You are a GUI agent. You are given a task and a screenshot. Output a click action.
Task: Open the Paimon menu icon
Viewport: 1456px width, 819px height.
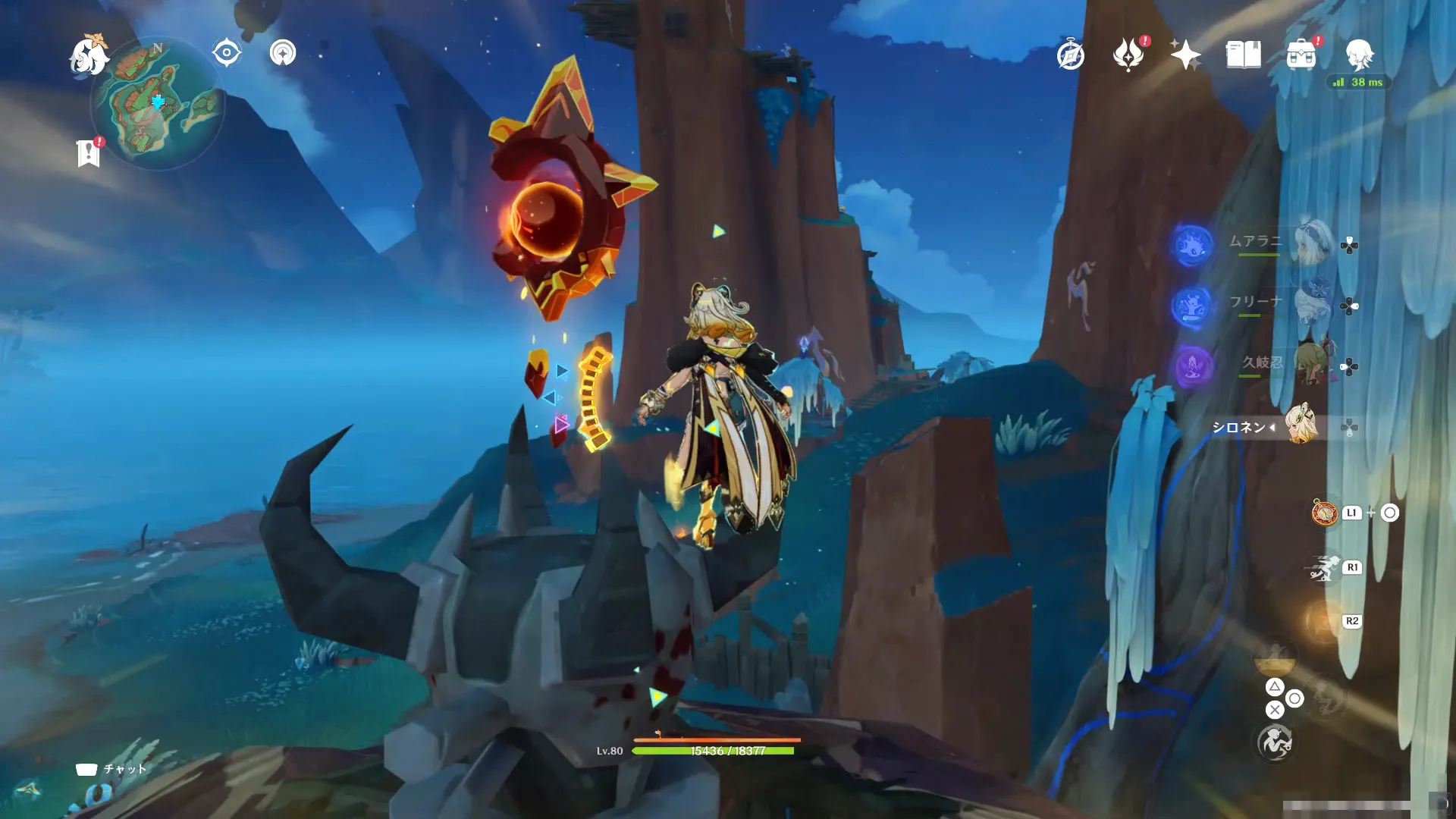[89, 56]
